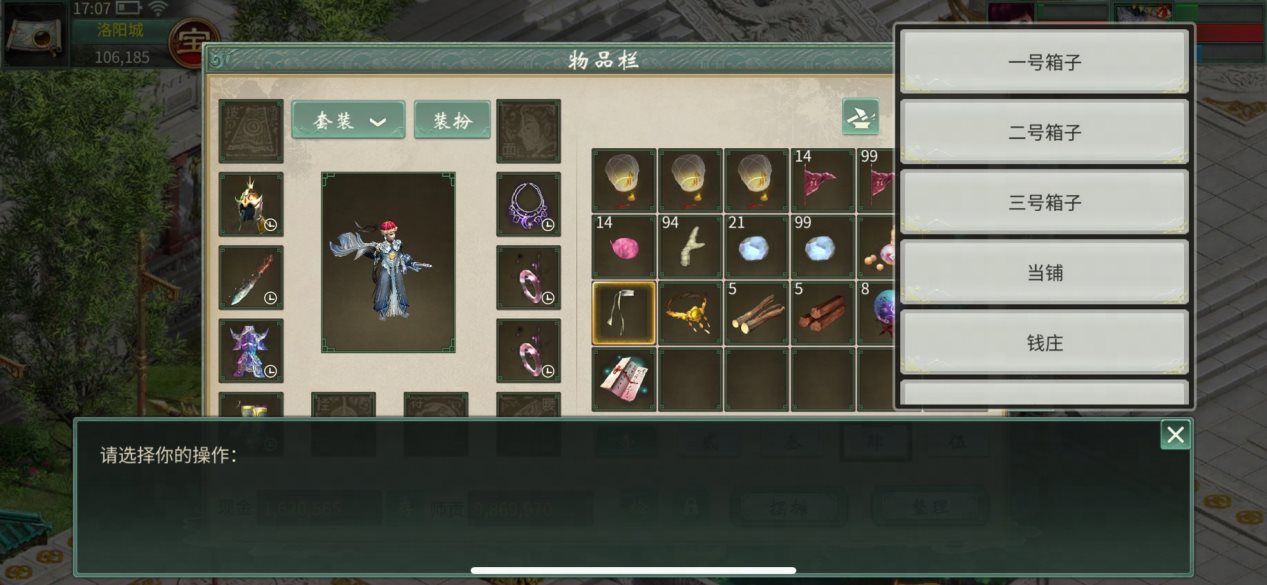Image resolution: width=1267 pixels, height=585 pixels.
Task: Select the purple necklace equipment slot
Action: [x=528, y=204]
